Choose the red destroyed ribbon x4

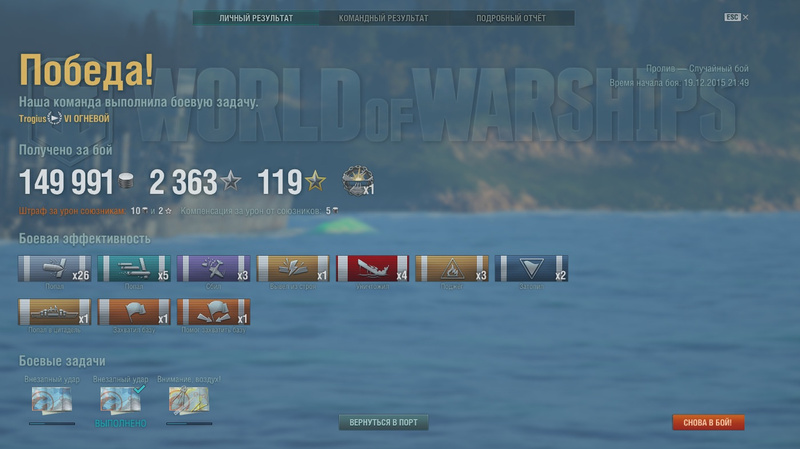click(x=372, y=270)
